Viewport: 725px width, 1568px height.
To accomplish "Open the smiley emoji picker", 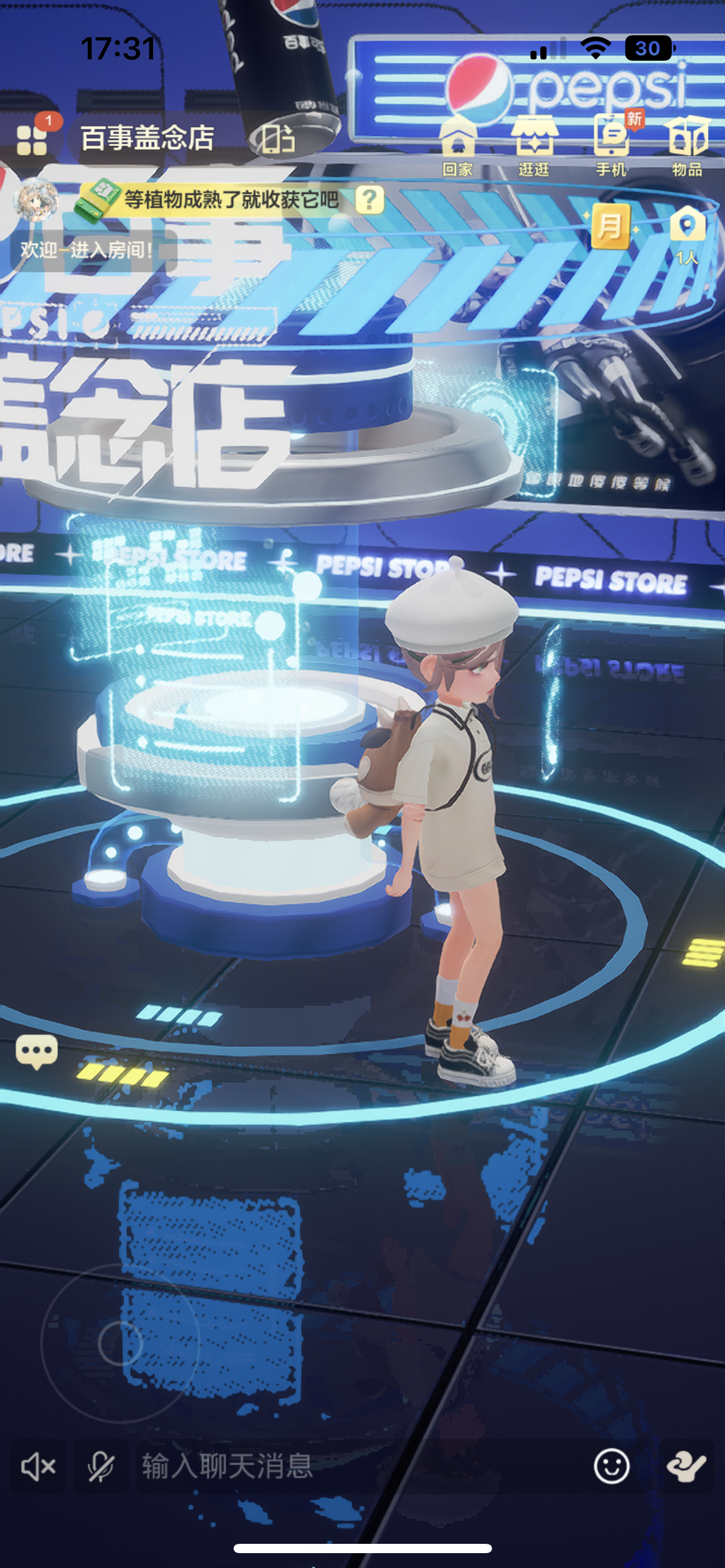I will click(612, 1466).
